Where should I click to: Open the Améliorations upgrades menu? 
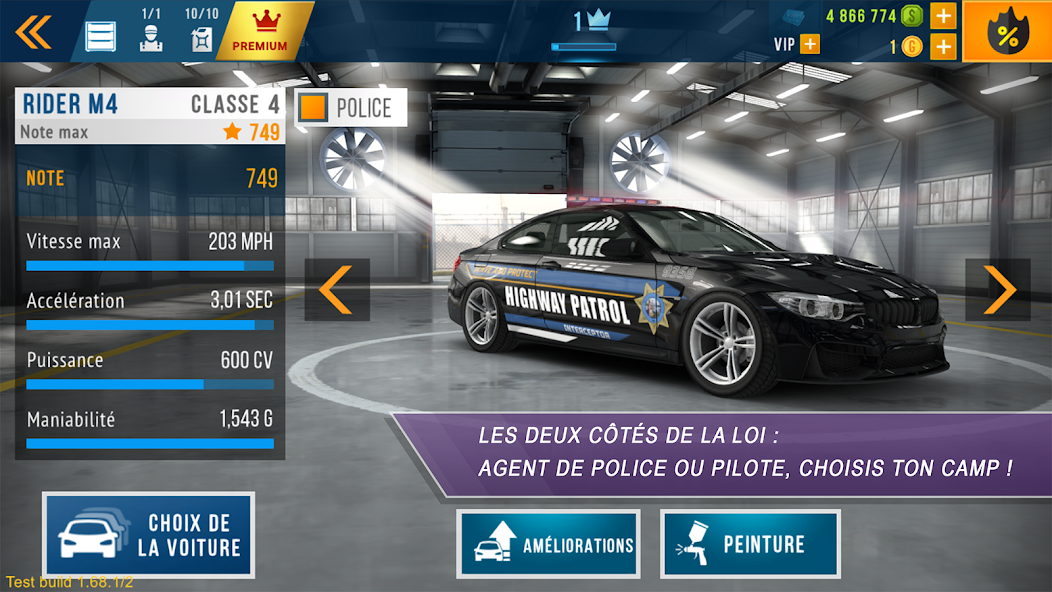[548, 545]
